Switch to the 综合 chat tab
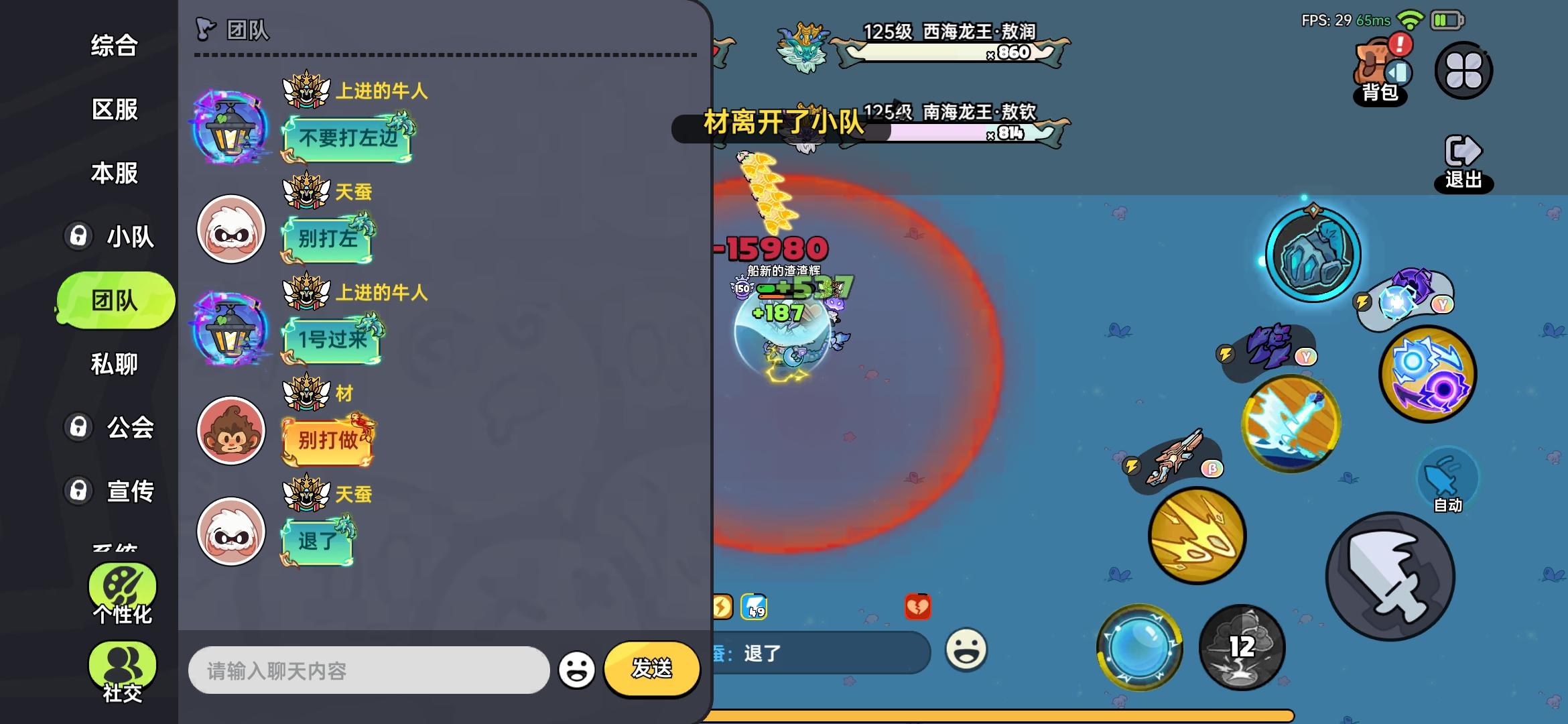The height and width of the screenshot is (724, 1568). tap(114, 47)
